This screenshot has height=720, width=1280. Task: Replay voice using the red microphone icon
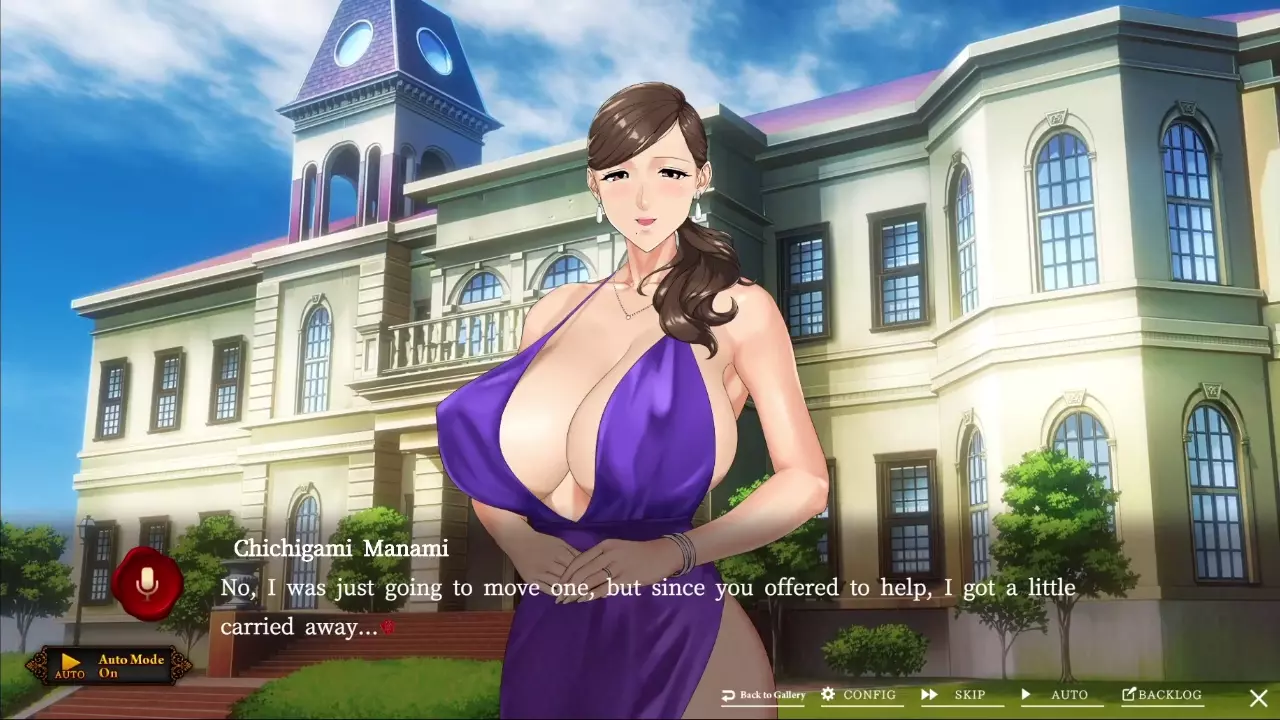[147, 584]
